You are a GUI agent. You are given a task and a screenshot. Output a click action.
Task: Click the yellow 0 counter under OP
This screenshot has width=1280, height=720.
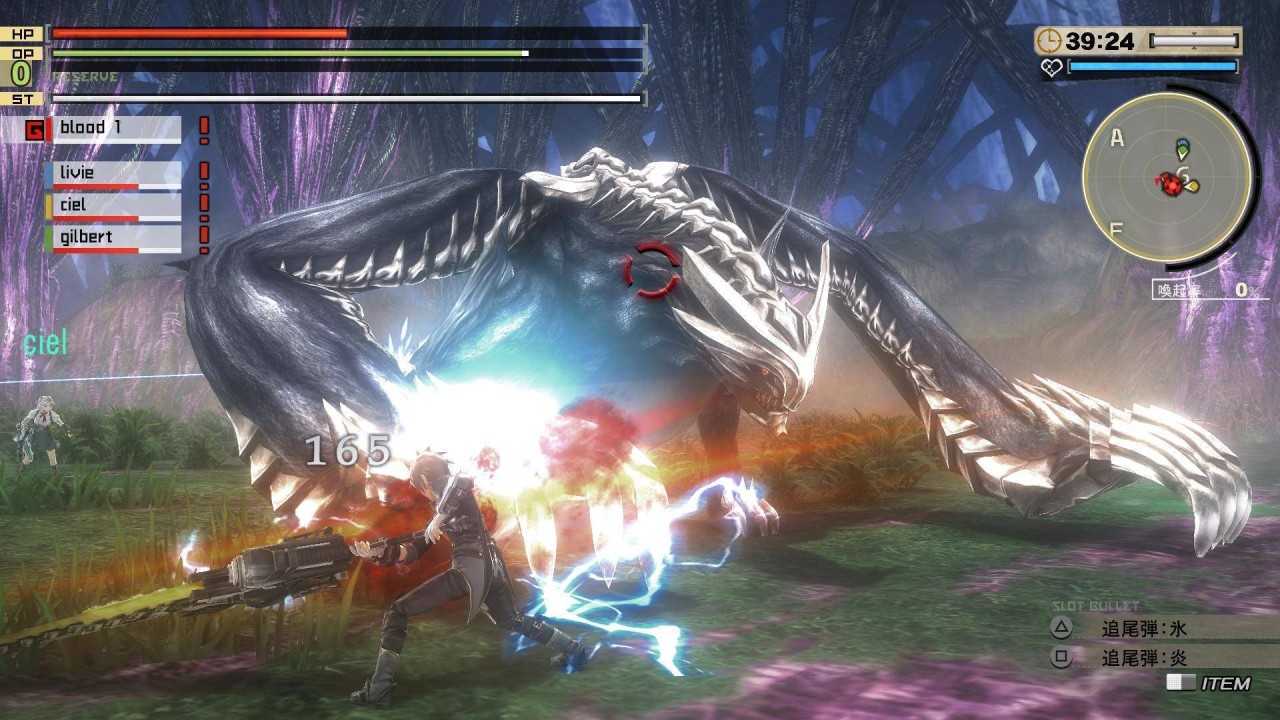coord(21,74)
